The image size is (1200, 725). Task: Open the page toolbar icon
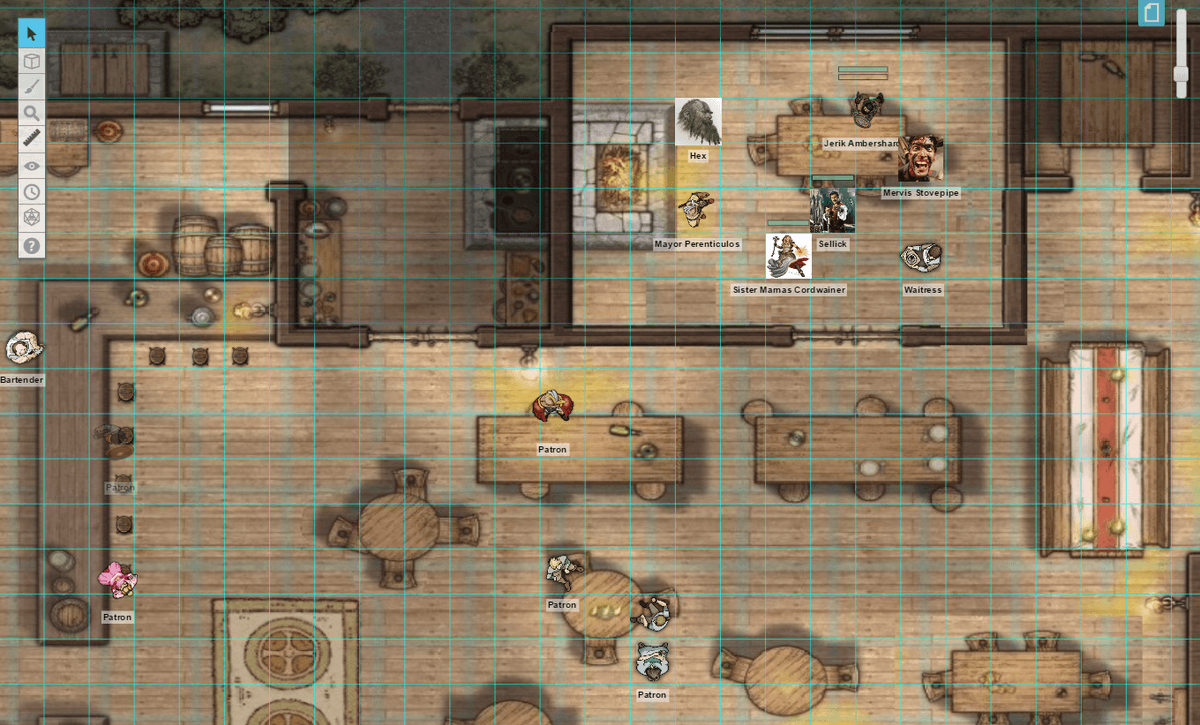[1152, 13]
